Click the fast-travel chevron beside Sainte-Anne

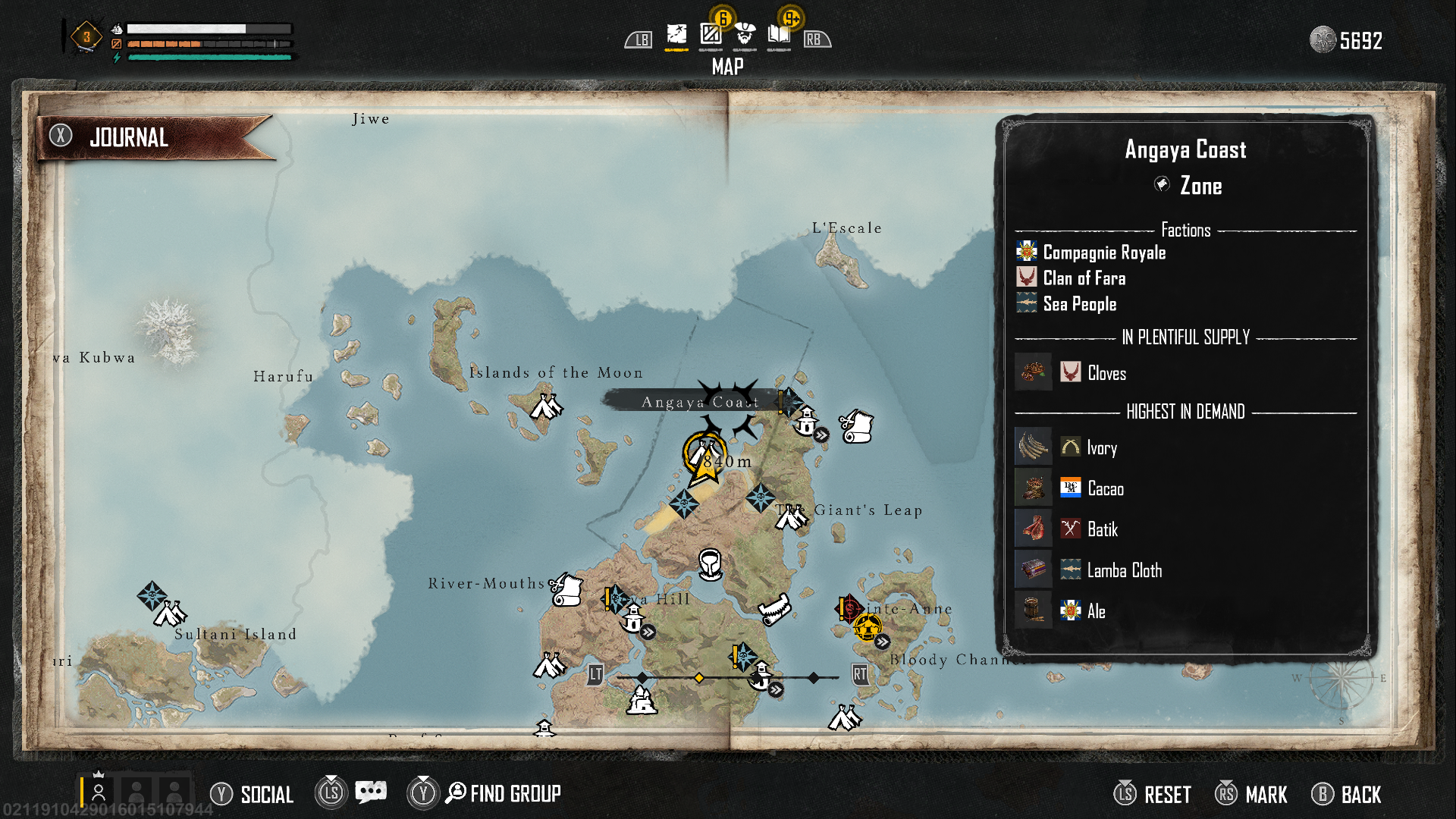882,642
